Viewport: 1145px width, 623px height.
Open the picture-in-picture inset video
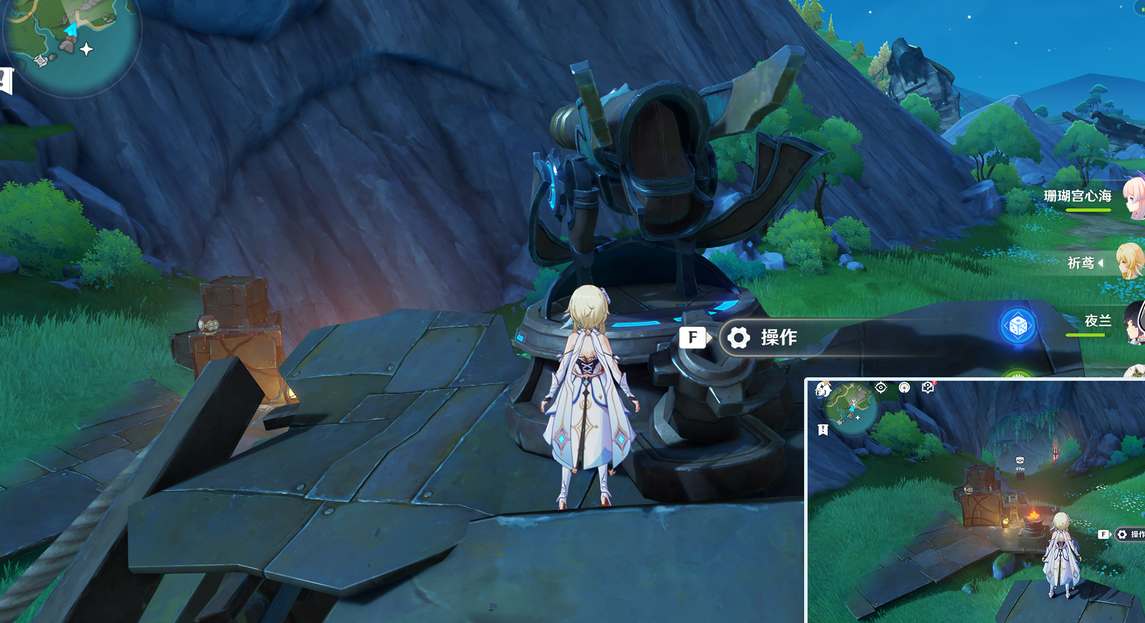tap(975, 500)
